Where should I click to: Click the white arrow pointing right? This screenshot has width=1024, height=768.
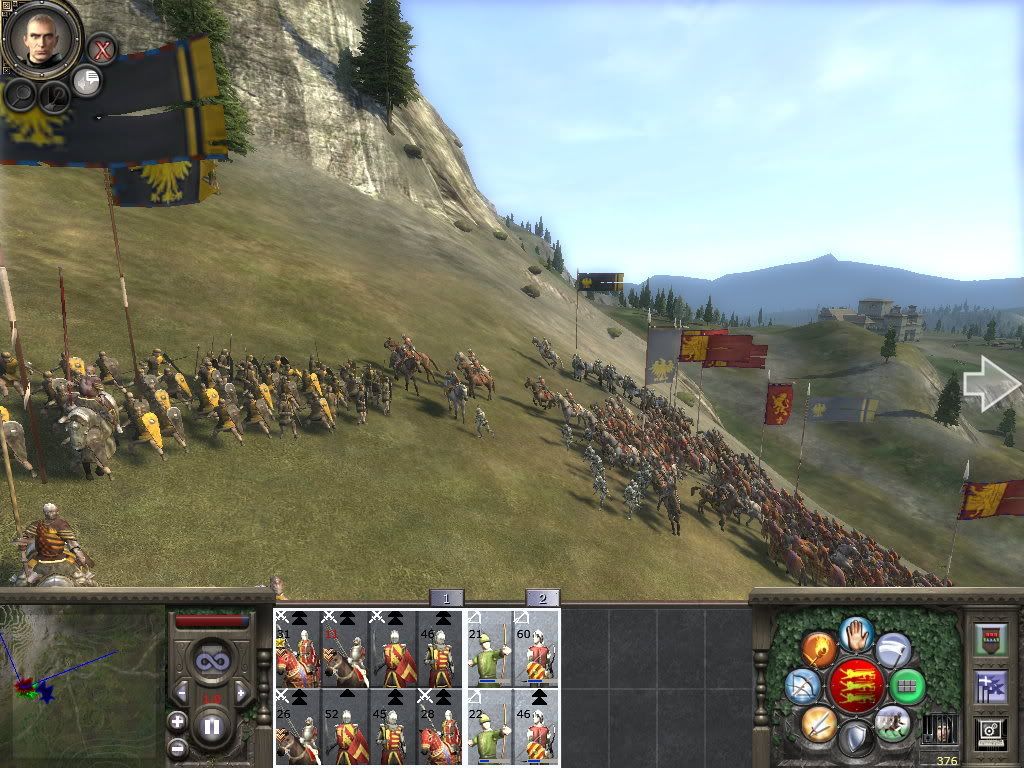[x=990, y=383]
